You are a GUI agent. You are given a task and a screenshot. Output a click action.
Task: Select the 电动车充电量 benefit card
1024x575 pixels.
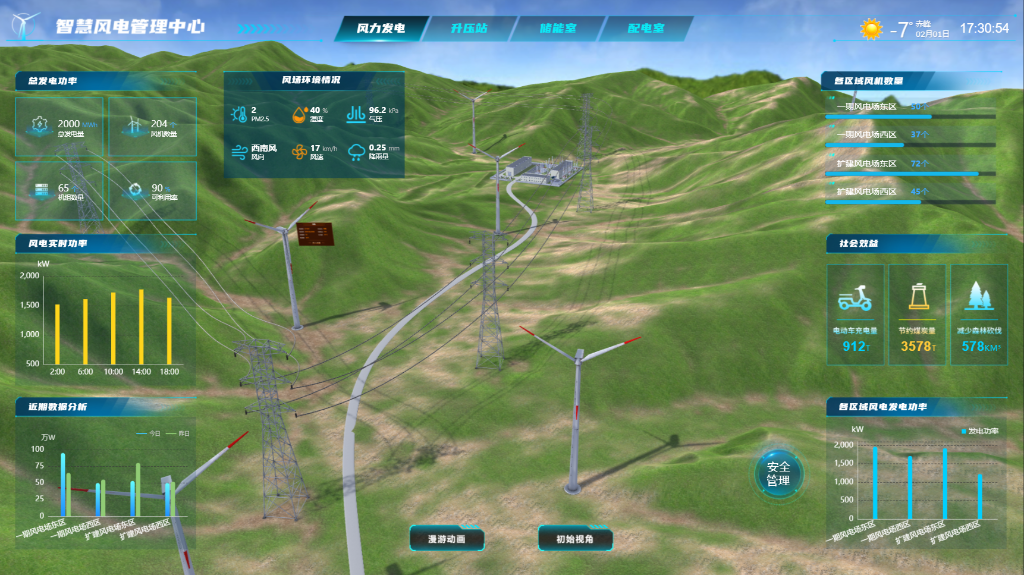coord(855,314)
